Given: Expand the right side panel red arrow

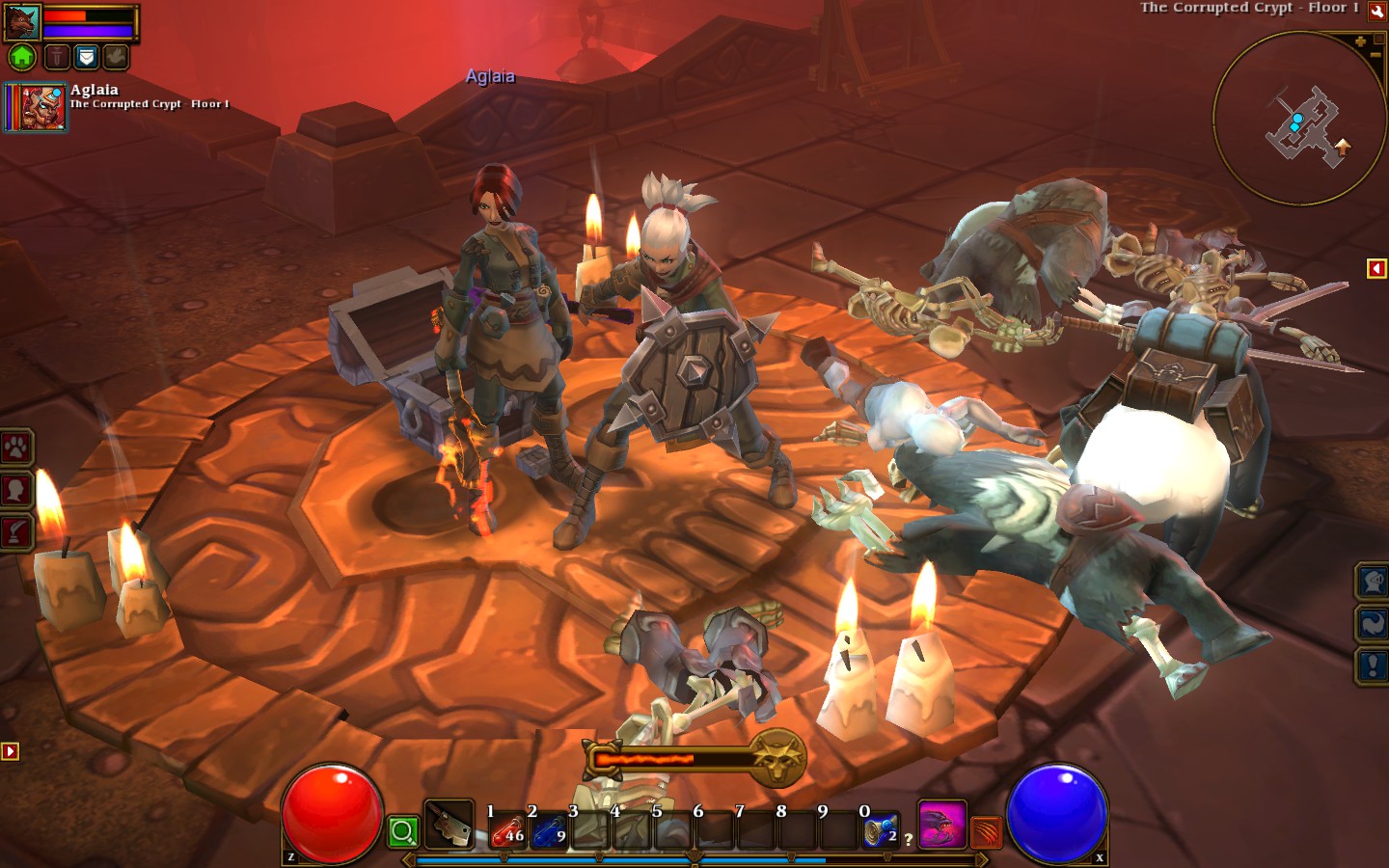Looking at the screenshot, I should 1376,268.
